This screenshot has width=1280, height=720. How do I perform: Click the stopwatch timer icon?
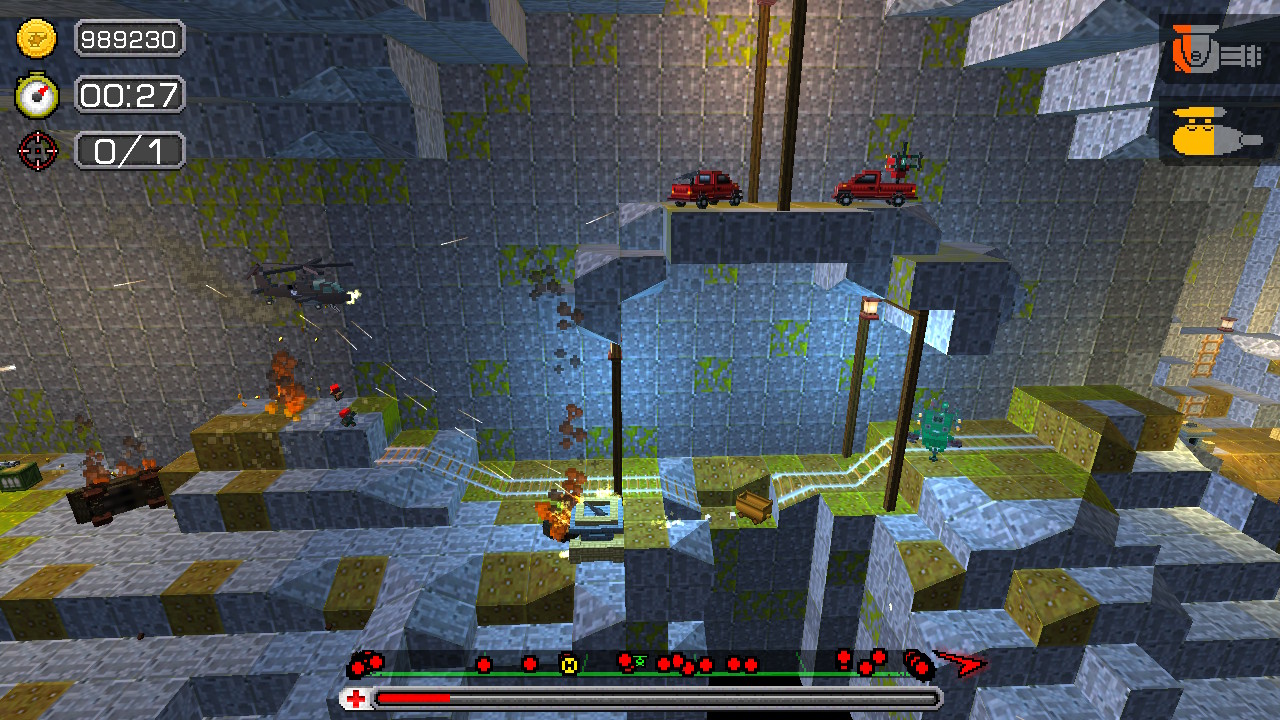(36, 95)
